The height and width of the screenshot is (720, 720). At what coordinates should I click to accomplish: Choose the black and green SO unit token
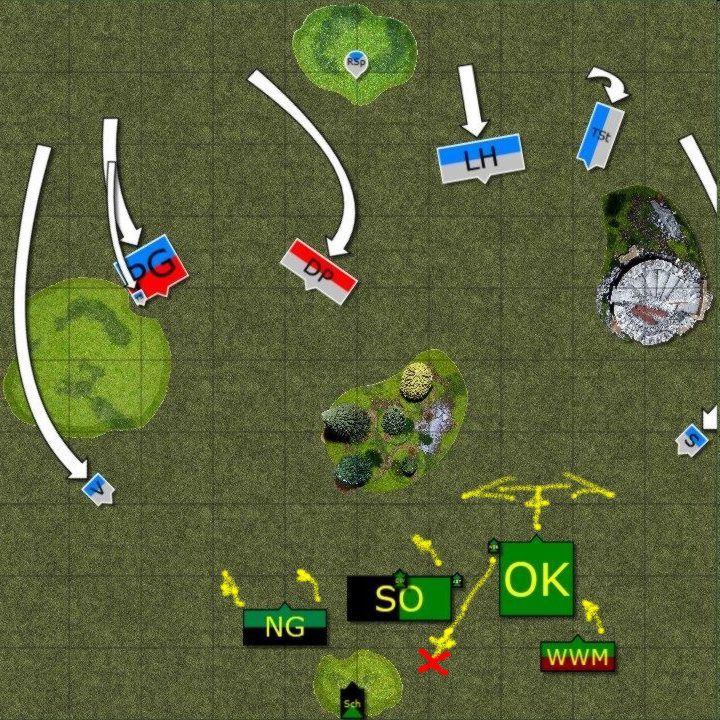click(x=399, y=598)
